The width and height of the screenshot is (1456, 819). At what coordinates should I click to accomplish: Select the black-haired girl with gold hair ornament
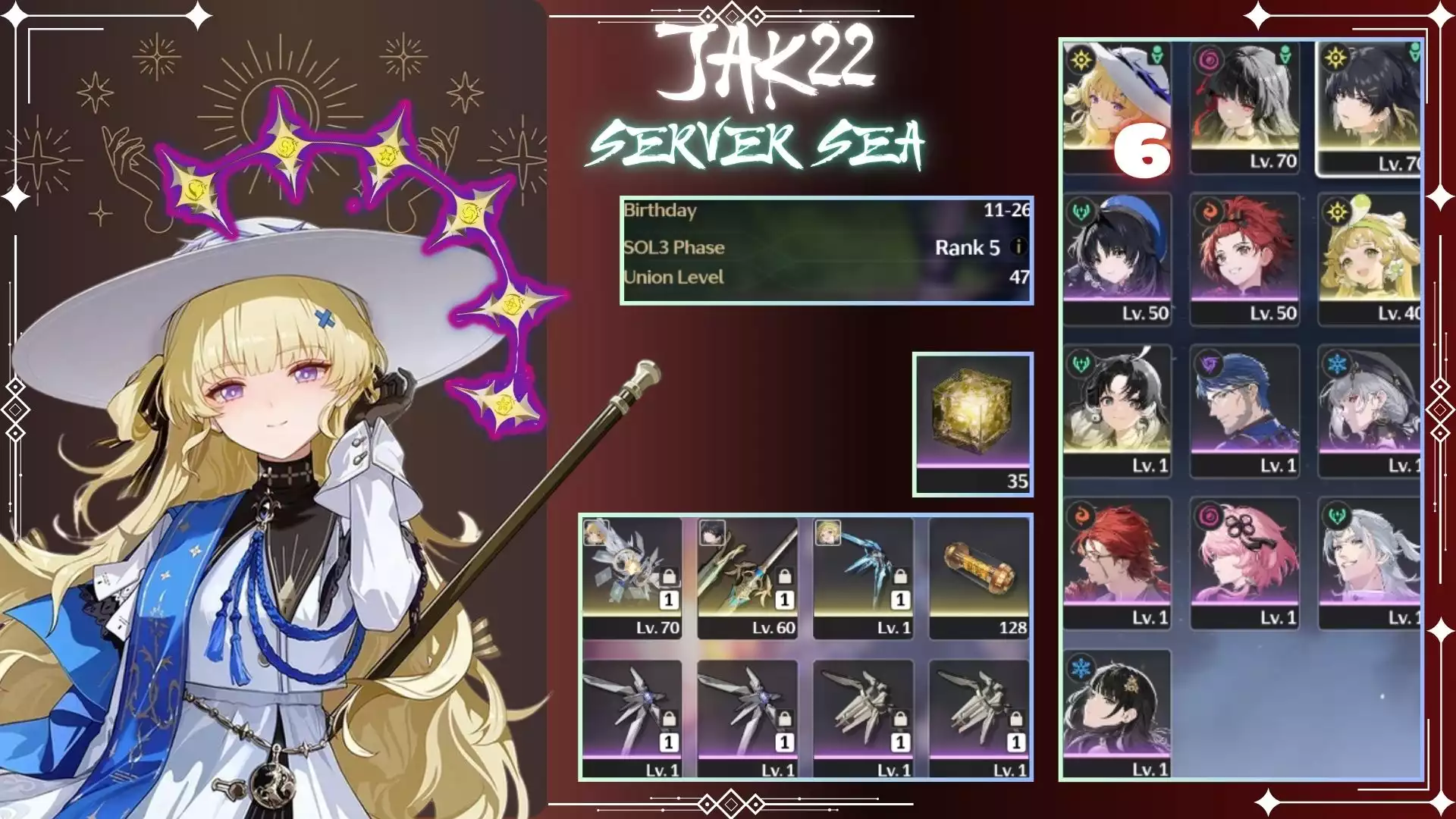coord(1116,714)
